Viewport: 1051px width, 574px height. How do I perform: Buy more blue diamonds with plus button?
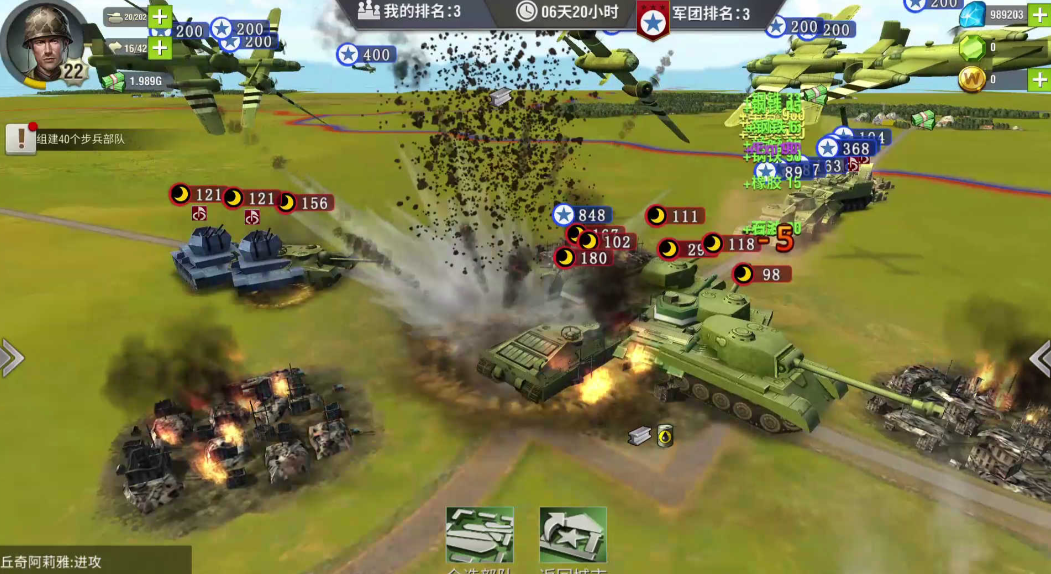pyautogui.click(x=1039, y=14)
